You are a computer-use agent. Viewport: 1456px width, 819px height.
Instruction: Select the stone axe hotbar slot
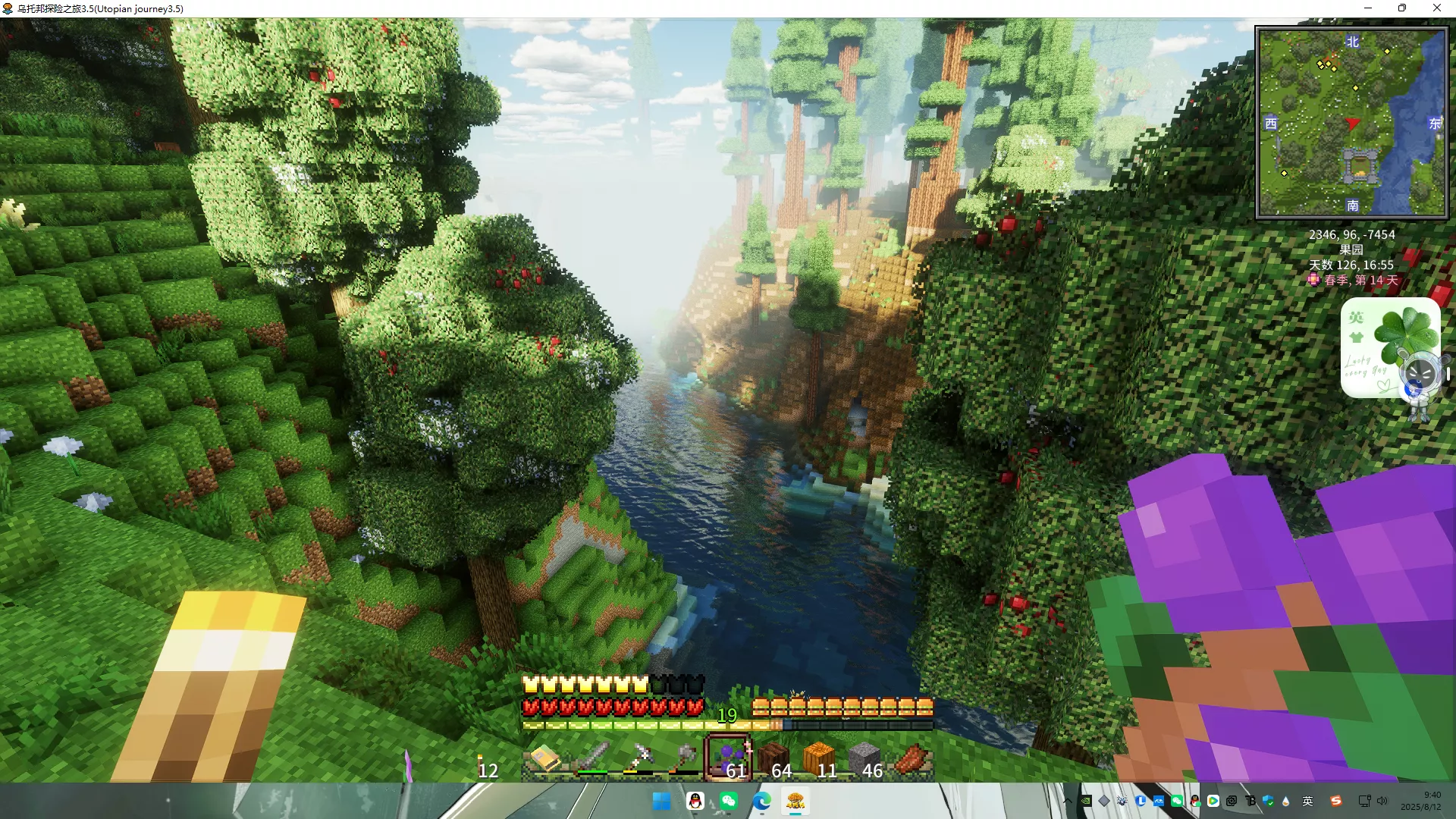pos(683,759)
